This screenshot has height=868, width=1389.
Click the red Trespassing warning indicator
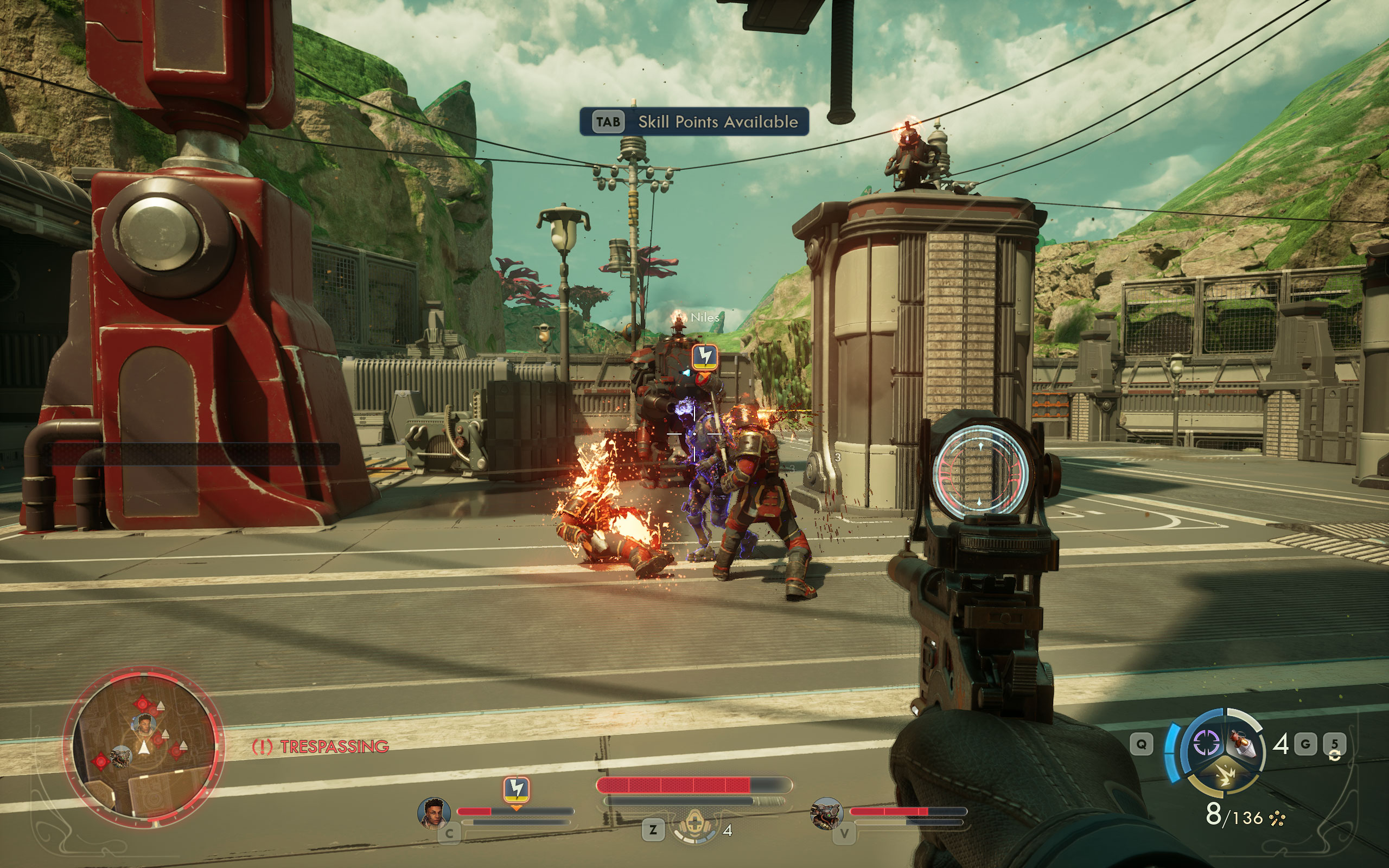click(320, 746)
